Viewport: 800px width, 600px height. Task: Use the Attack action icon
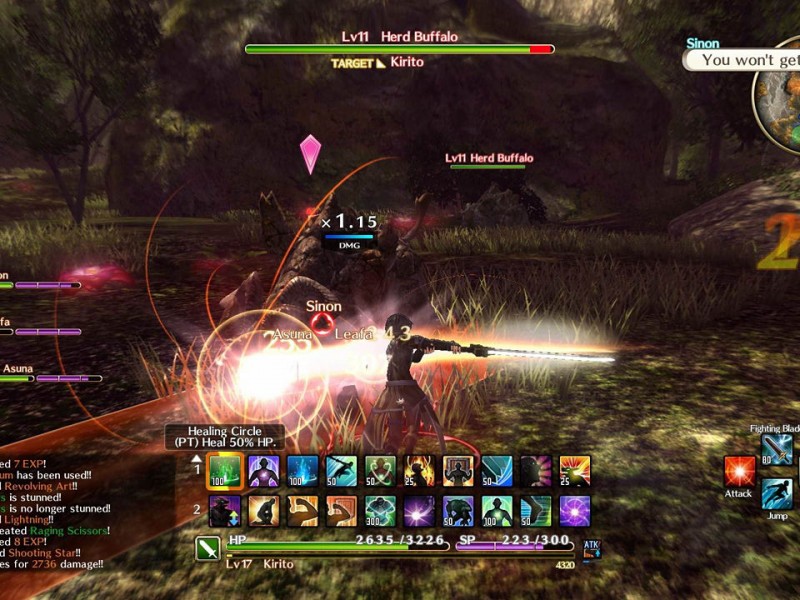coord(739,470)
